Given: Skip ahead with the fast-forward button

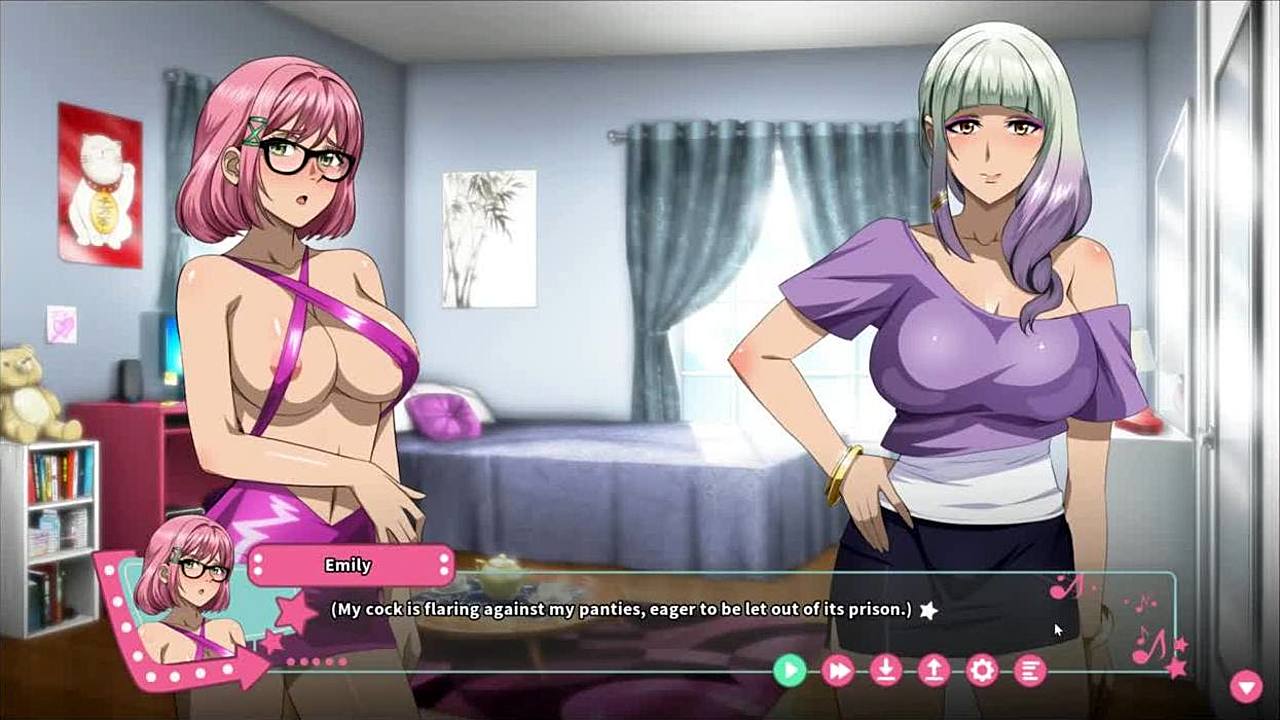Looking at the screenshot, I should [x=838, y=670].
